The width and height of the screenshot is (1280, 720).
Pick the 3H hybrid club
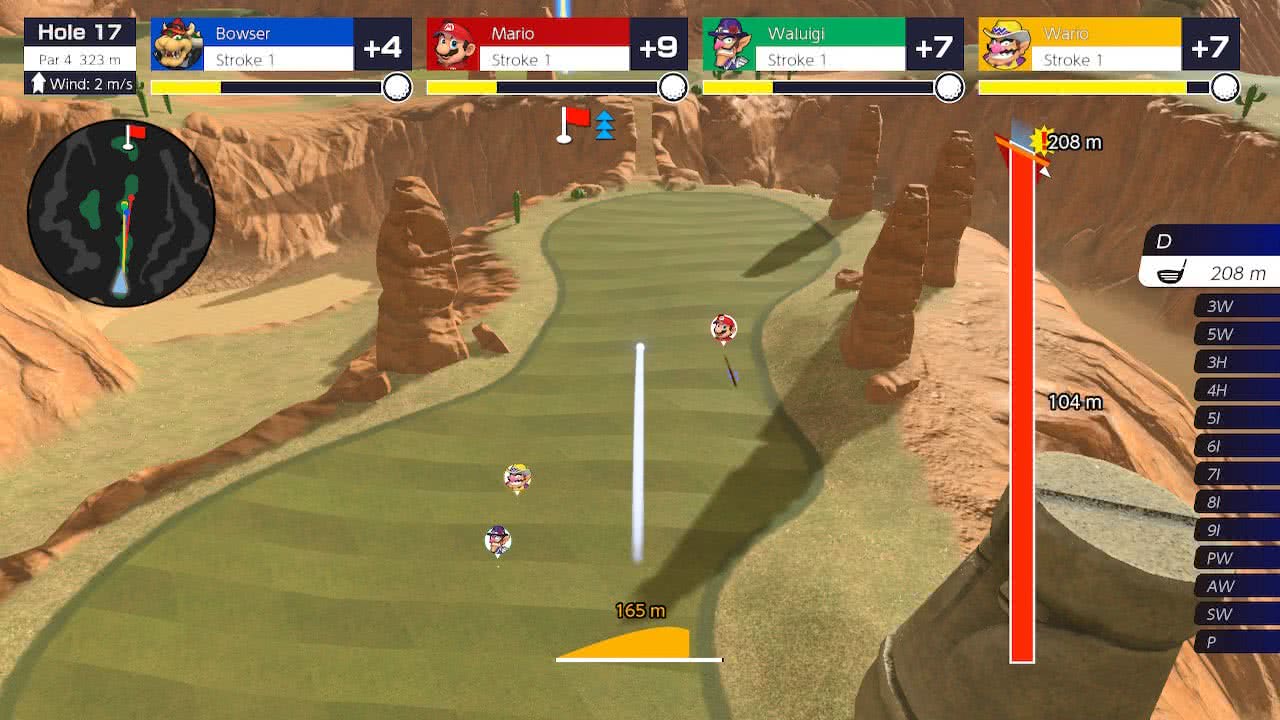click(x=1236, y=362)
